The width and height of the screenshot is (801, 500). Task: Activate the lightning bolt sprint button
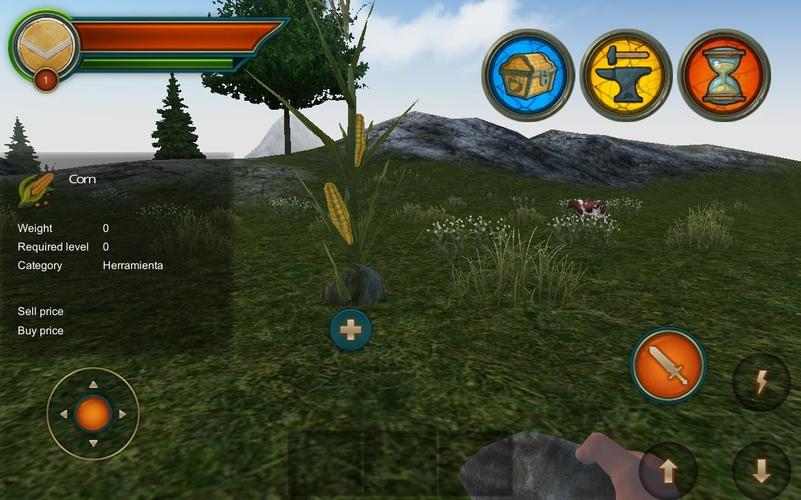pos(761,382)
